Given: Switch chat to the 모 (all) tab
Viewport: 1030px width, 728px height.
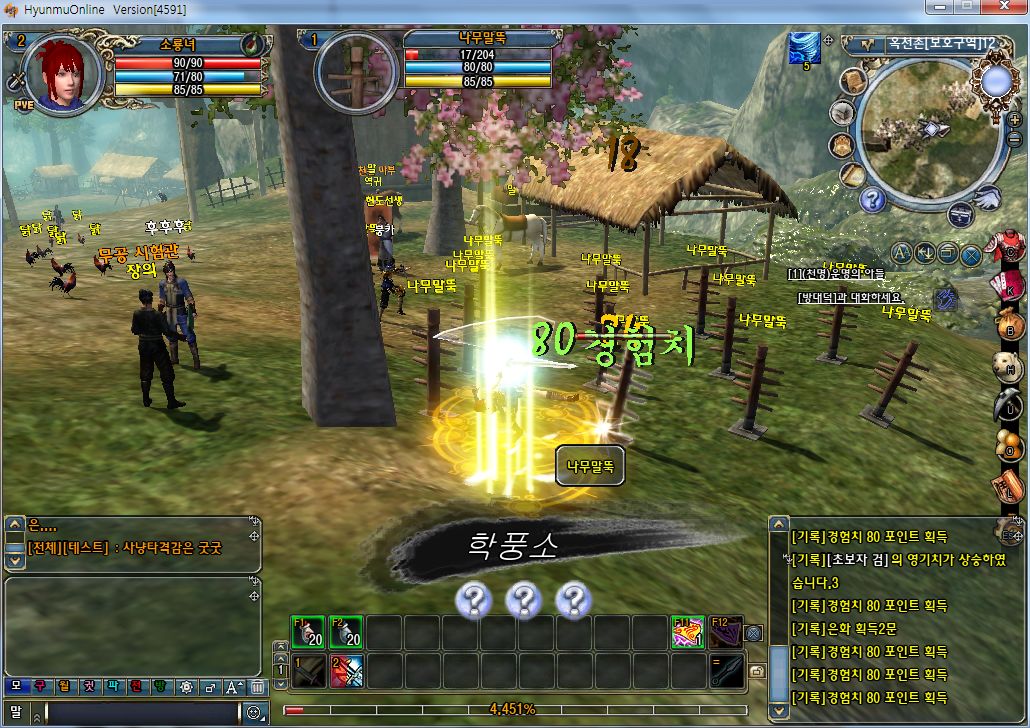Looking at the screenshot, I should 16,687.
